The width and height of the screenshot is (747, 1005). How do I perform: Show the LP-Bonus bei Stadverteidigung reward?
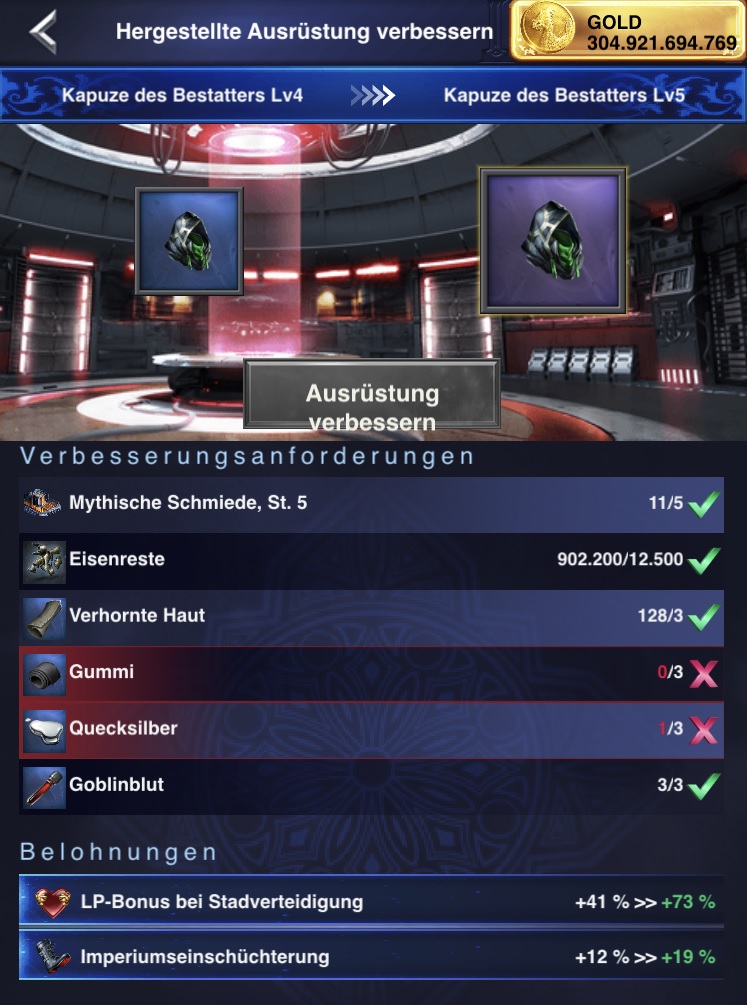click(x=372, y=903)
